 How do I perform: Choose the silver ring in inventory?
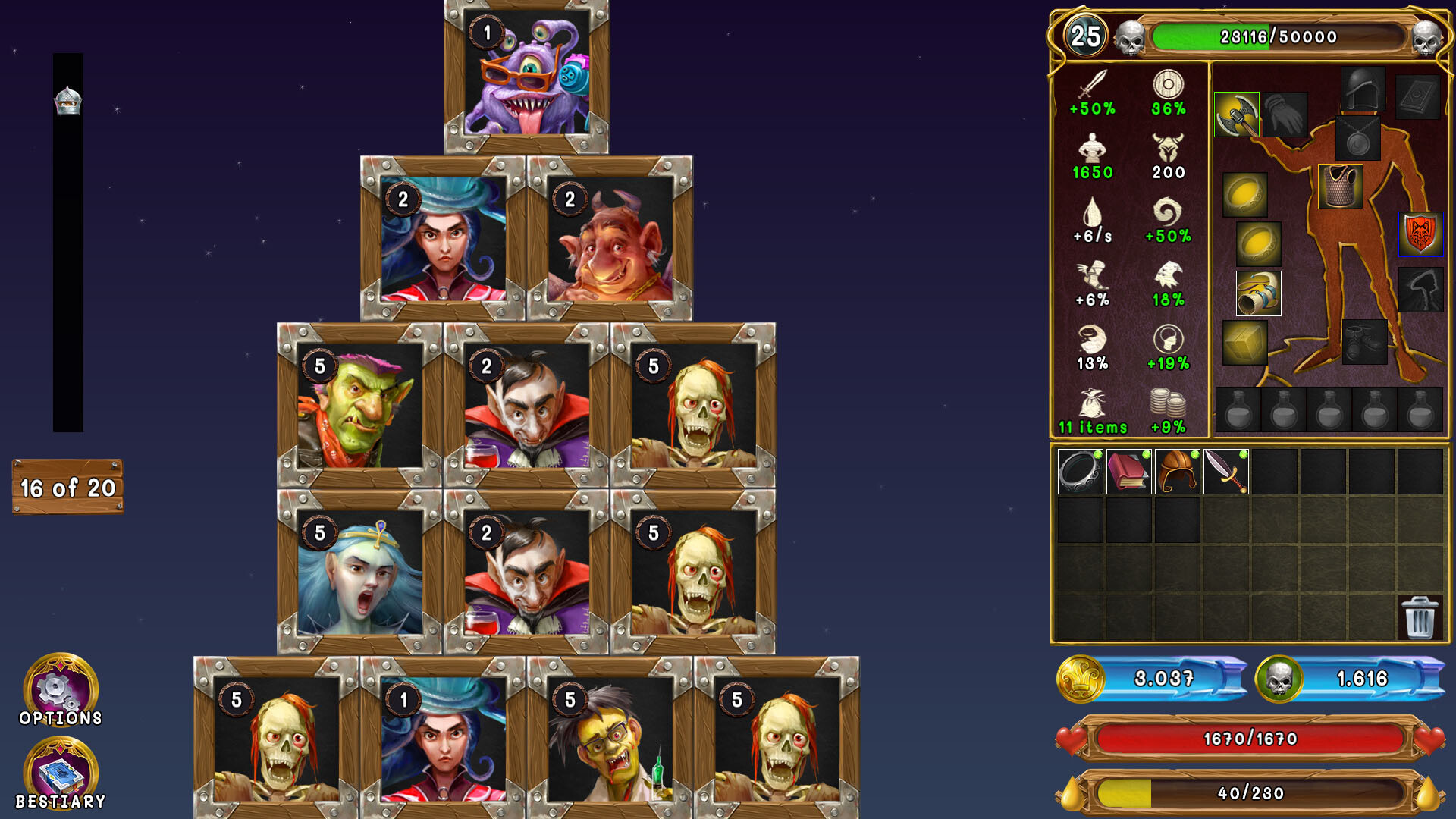[1080, 472]
